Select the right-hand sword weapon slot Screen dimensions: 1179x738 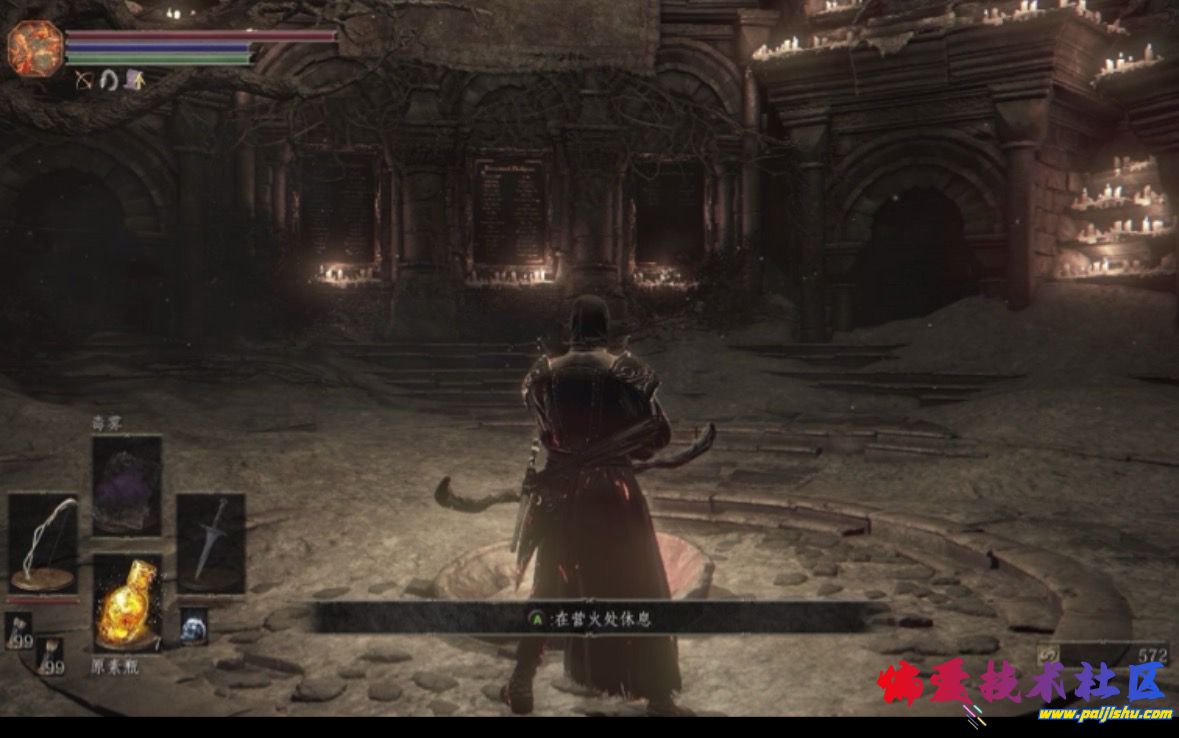211,543
